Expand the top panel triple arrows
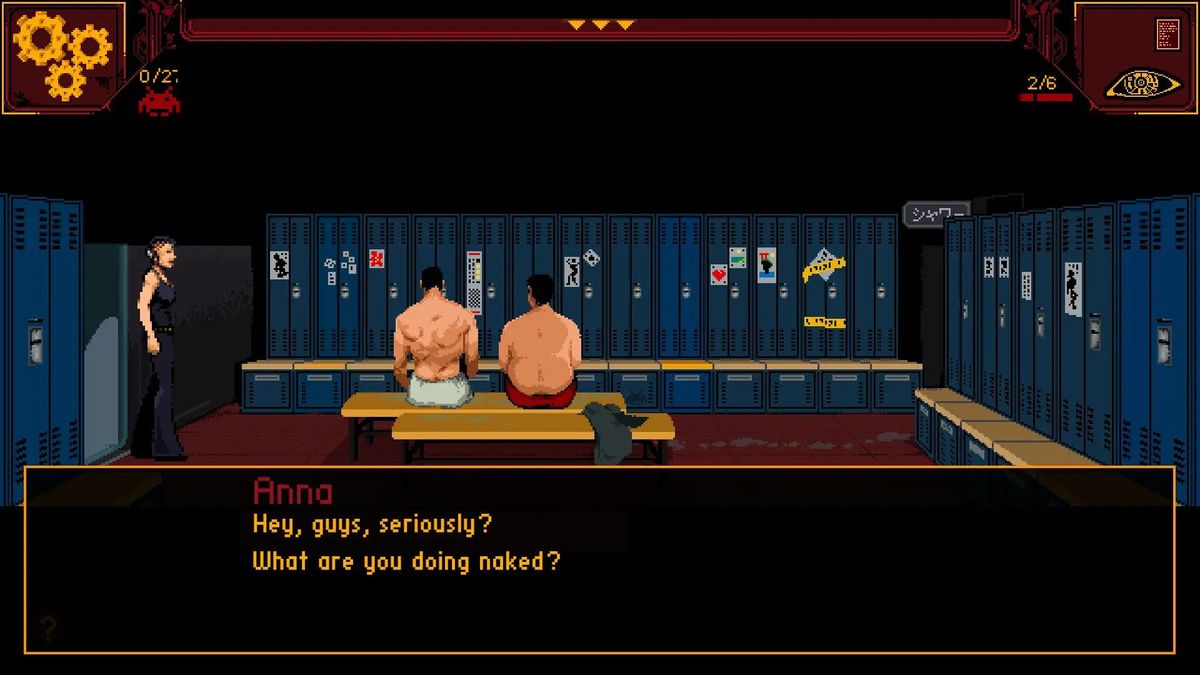Viewport: 1200px width, 675px height. pyautogui.click(x=600, y=24)
